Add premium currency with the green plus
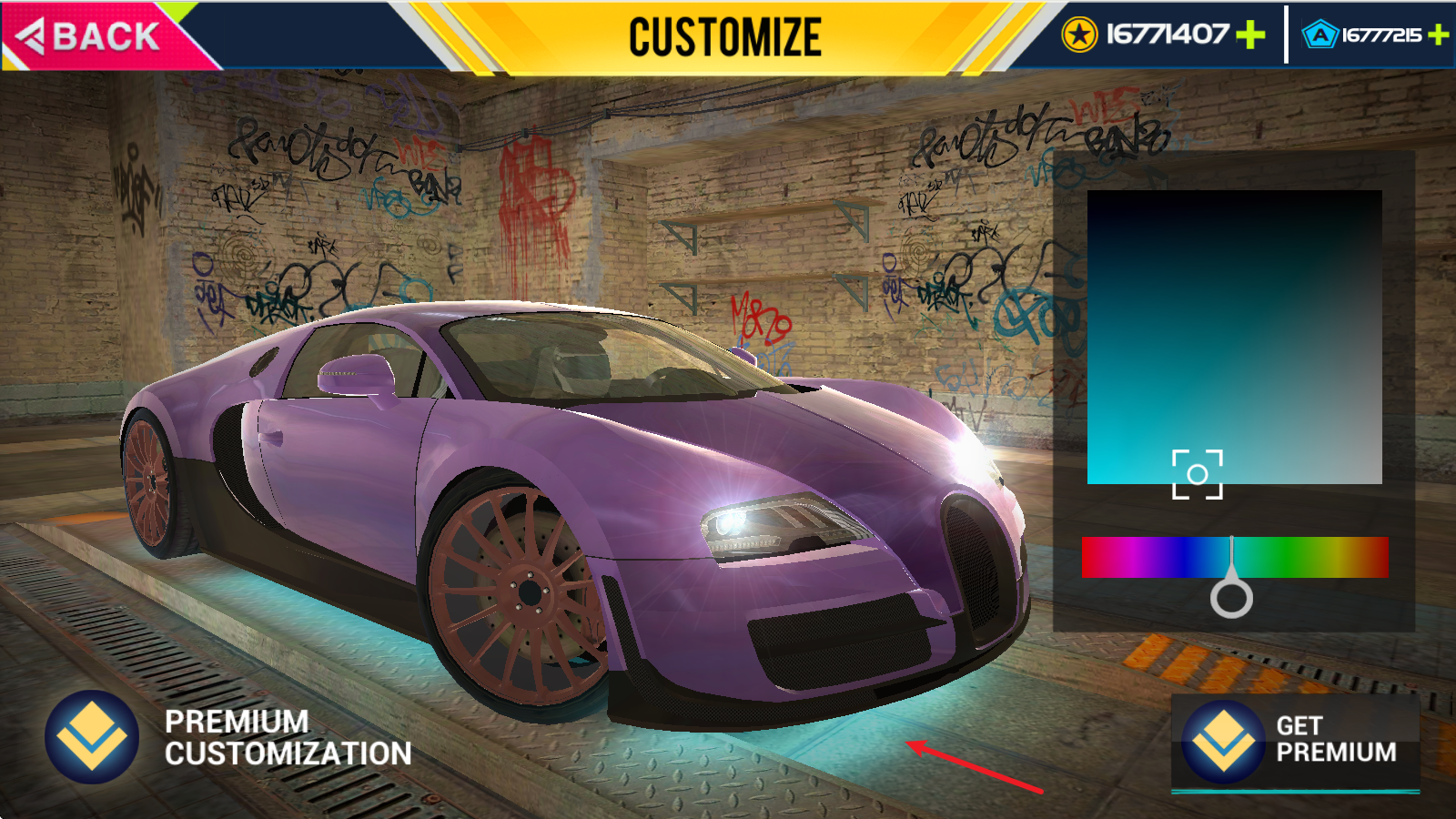This screenshot has height=819, width=1456. click(1439, 35)
